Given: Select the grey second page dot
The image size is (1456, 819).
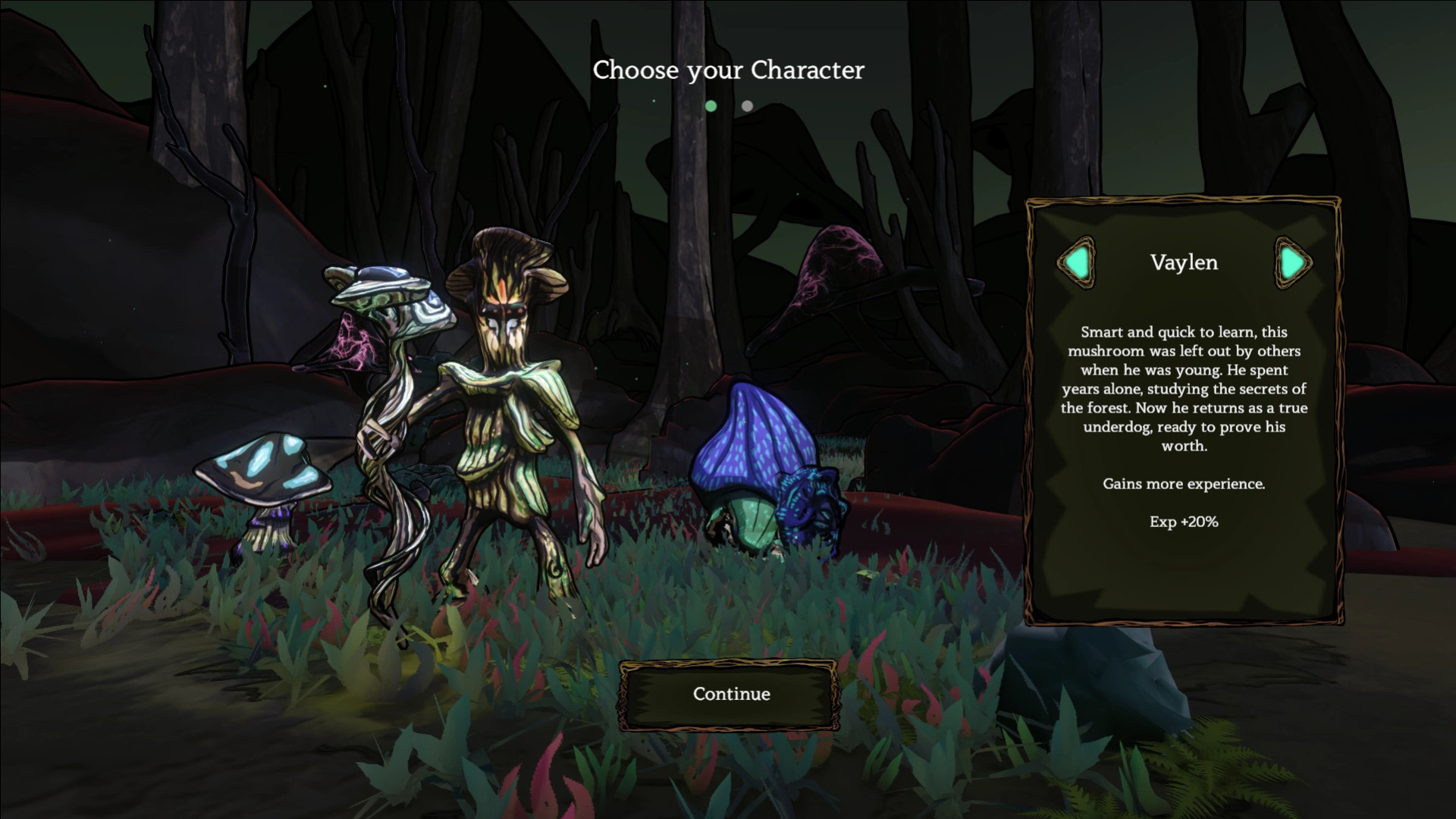Looking at the screenshot, I should [747, 106].
